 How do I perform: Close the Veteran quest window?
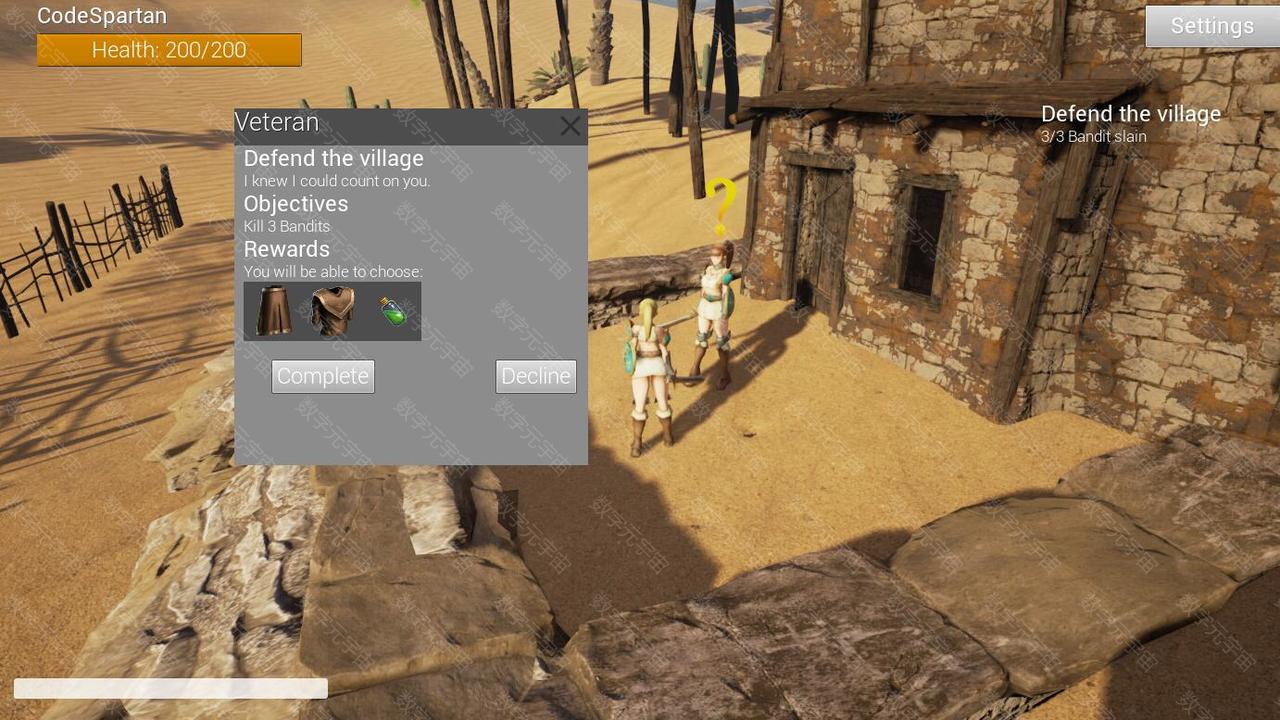pyautogui.click(x=570, y=126)
